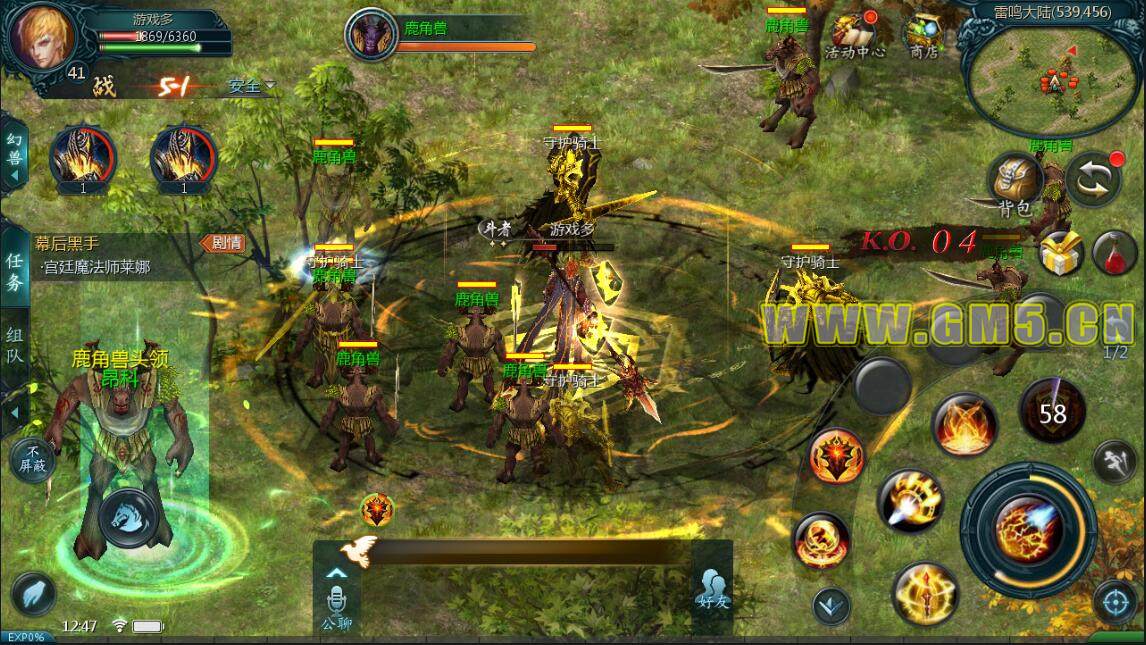Open the 公聊 voice chat channel
Screen dimensions: 1146x645
click(337, 603)
